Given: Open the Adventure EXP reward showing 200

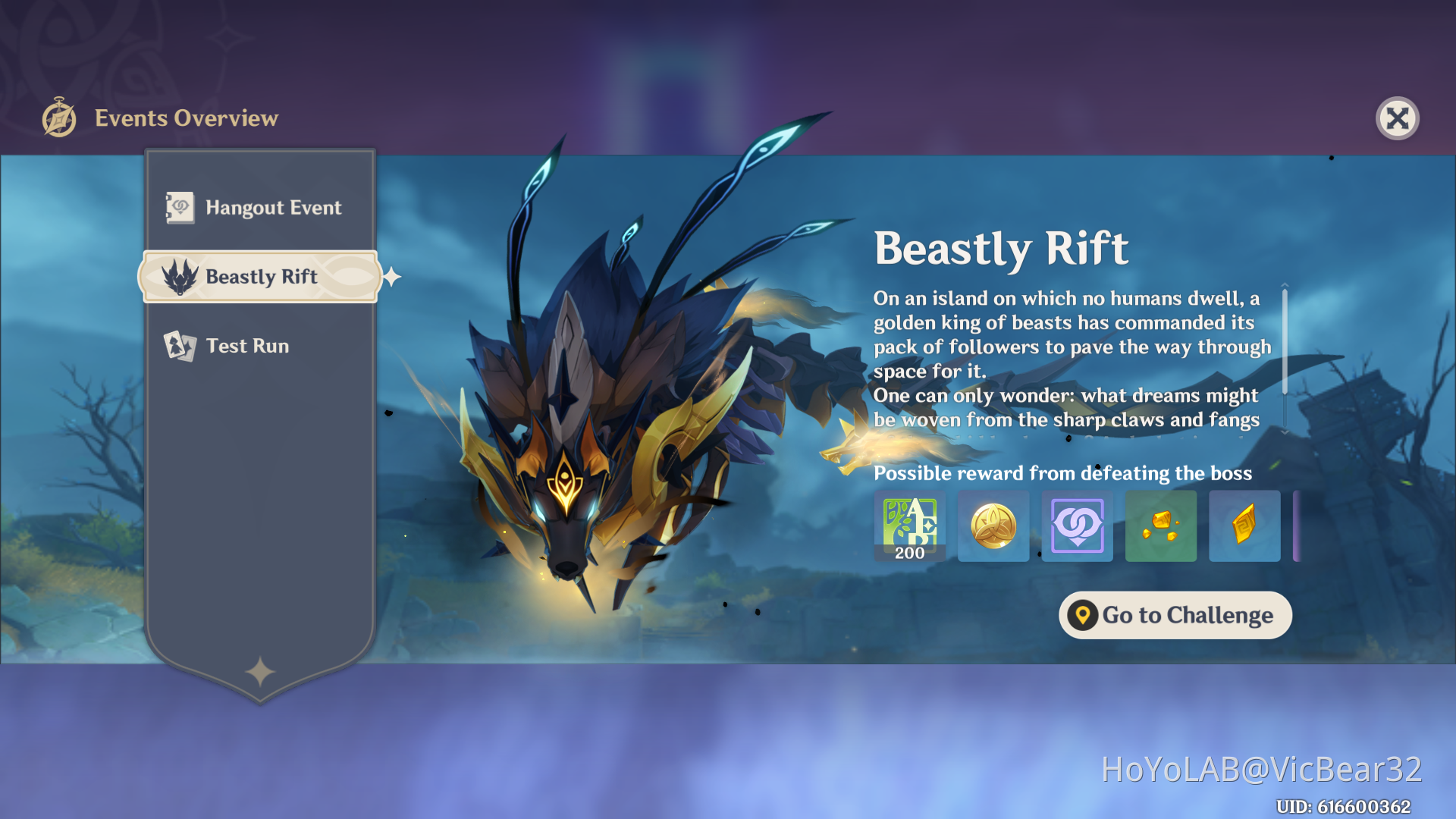Looking at the screenshot, I should 909,526.
